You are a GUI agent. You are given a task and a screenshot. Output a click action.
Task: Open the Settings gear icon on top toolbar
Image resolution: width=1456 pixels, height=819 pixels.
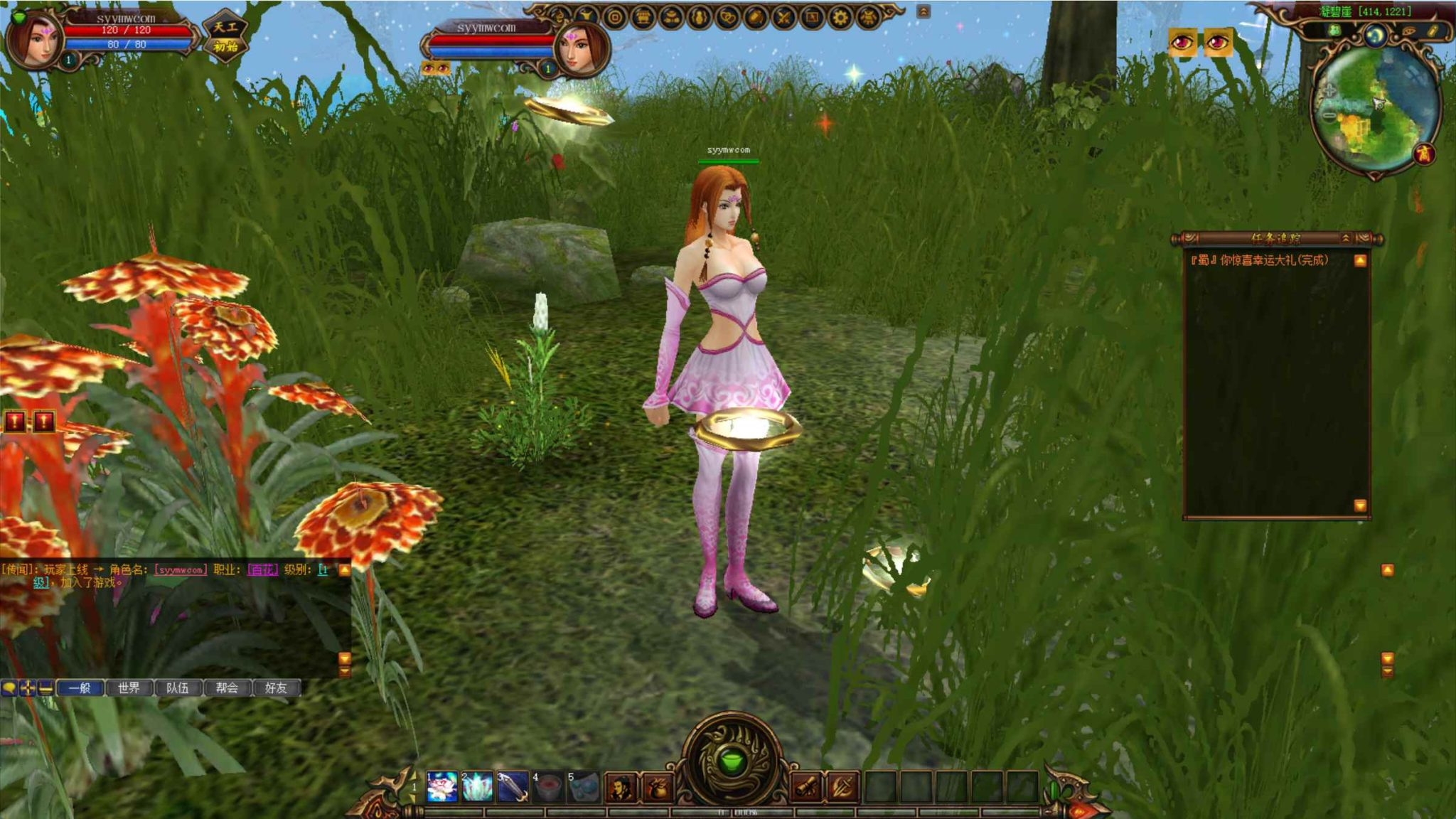pos(842,16)
